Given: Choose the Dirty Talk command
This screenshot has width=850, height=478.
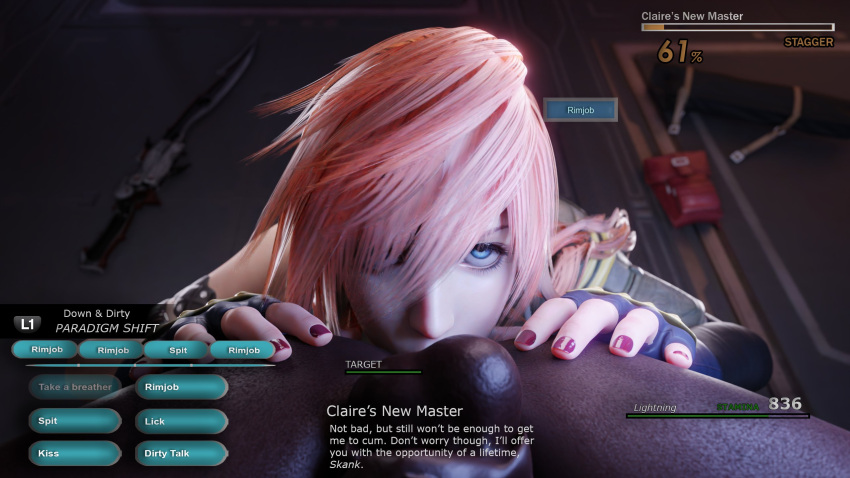Looking at the screenshot, I should [x=181, y=454].
